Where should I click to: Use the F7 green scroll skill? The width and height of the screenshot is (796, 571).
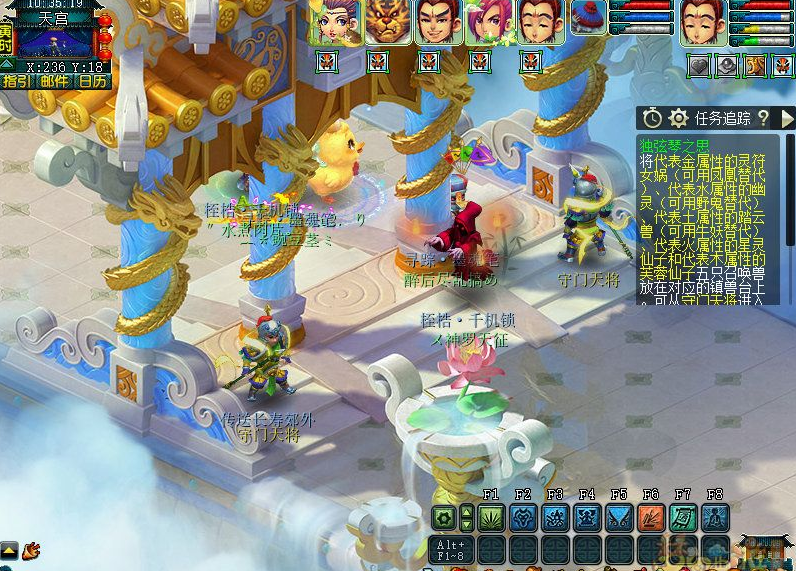(683, 518)
